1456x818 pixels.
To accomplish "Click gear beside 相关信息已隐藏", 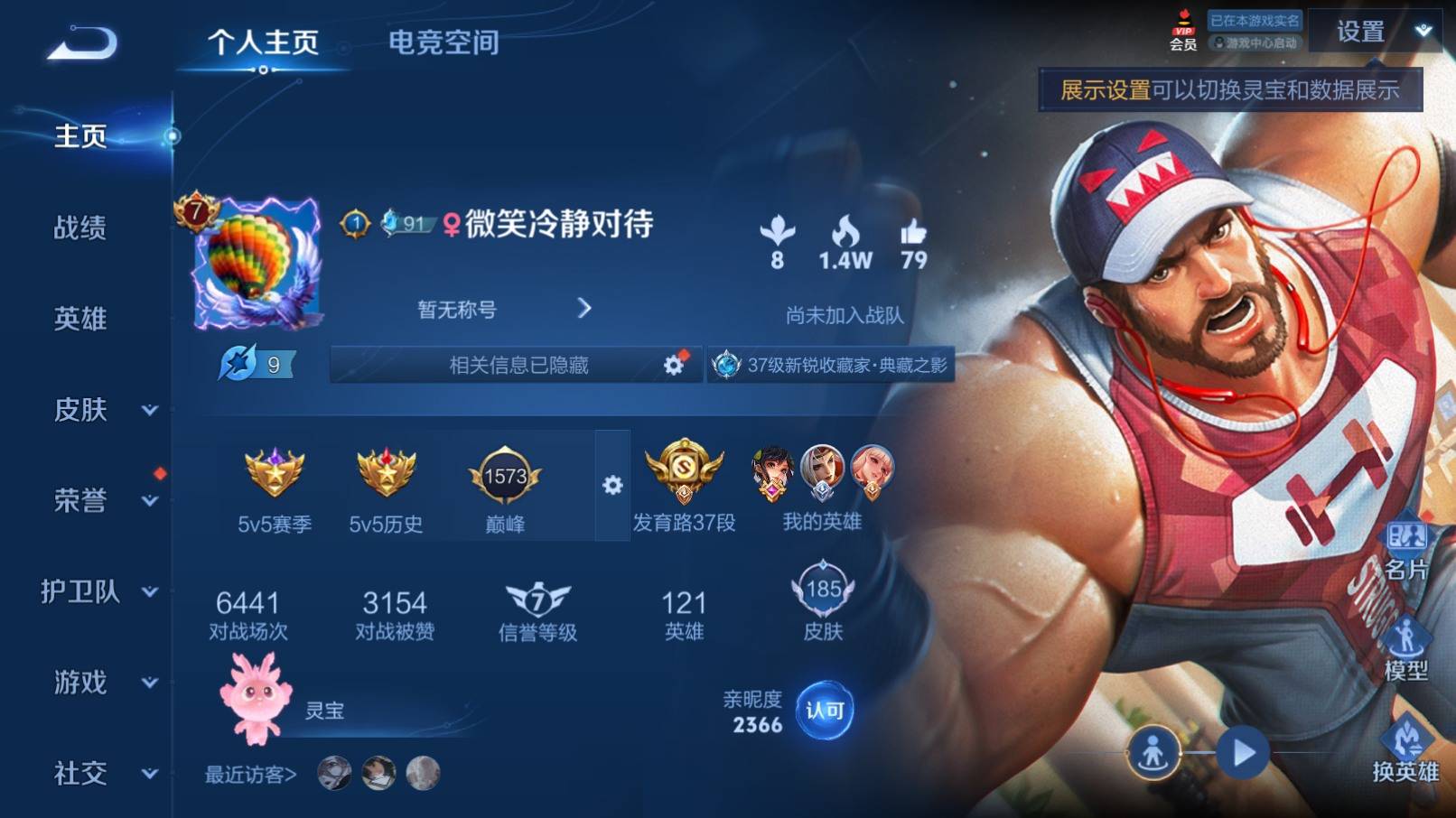I will [x=673, y=365].
